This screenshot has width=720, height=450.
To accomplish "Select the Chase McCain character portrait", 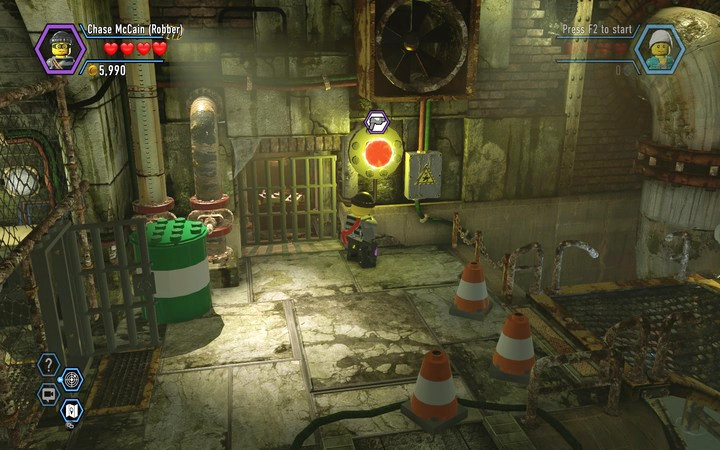I will (x=60, y=48).
